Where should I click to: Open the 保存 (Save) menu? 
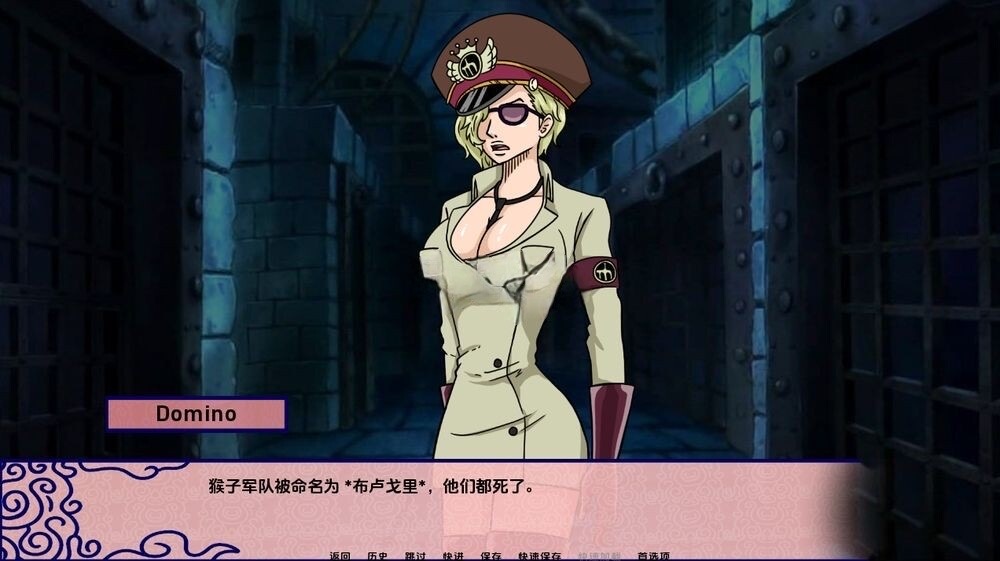(x=491, y=556)
